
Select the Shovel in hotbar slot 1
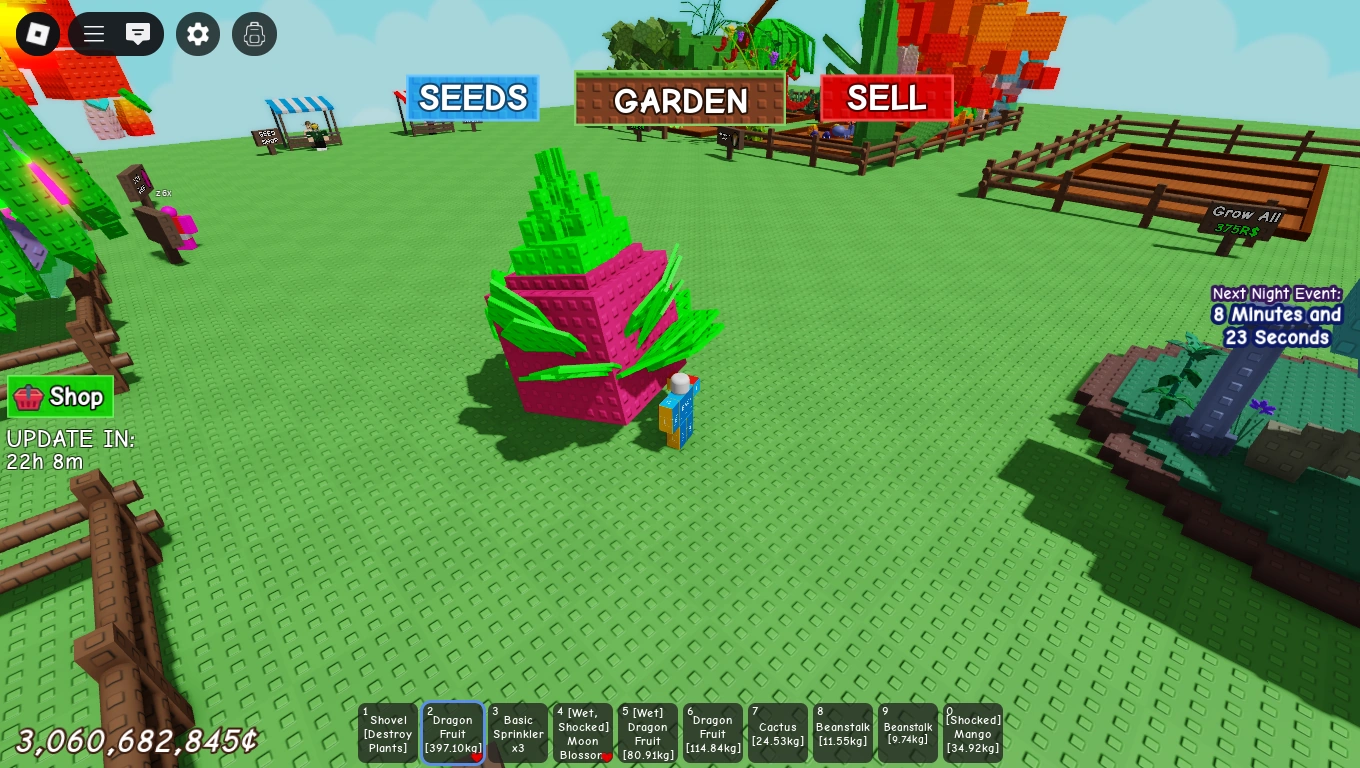coord(388,733)
